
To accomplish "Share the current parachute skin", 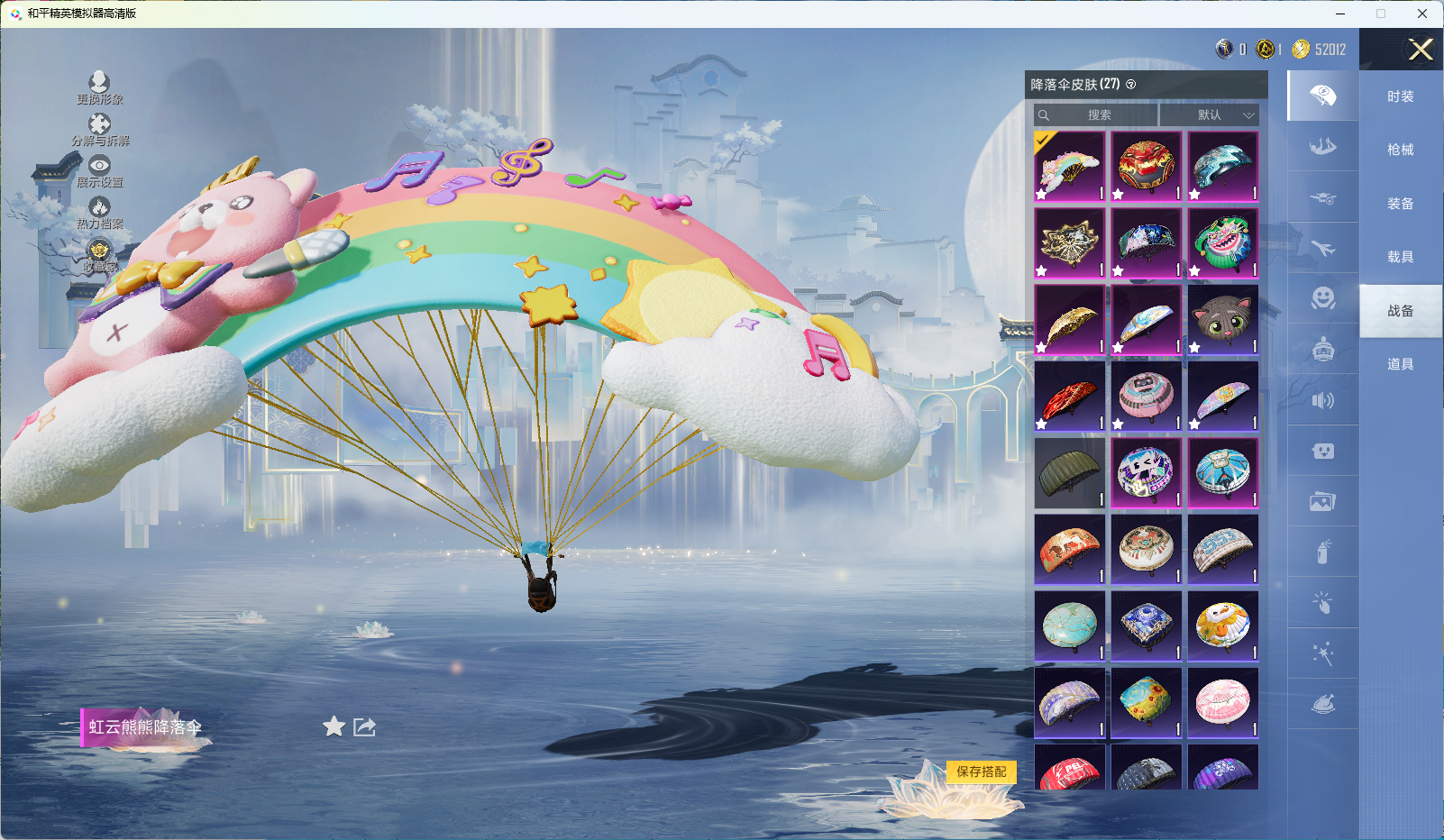I will [x=364, y=726].
